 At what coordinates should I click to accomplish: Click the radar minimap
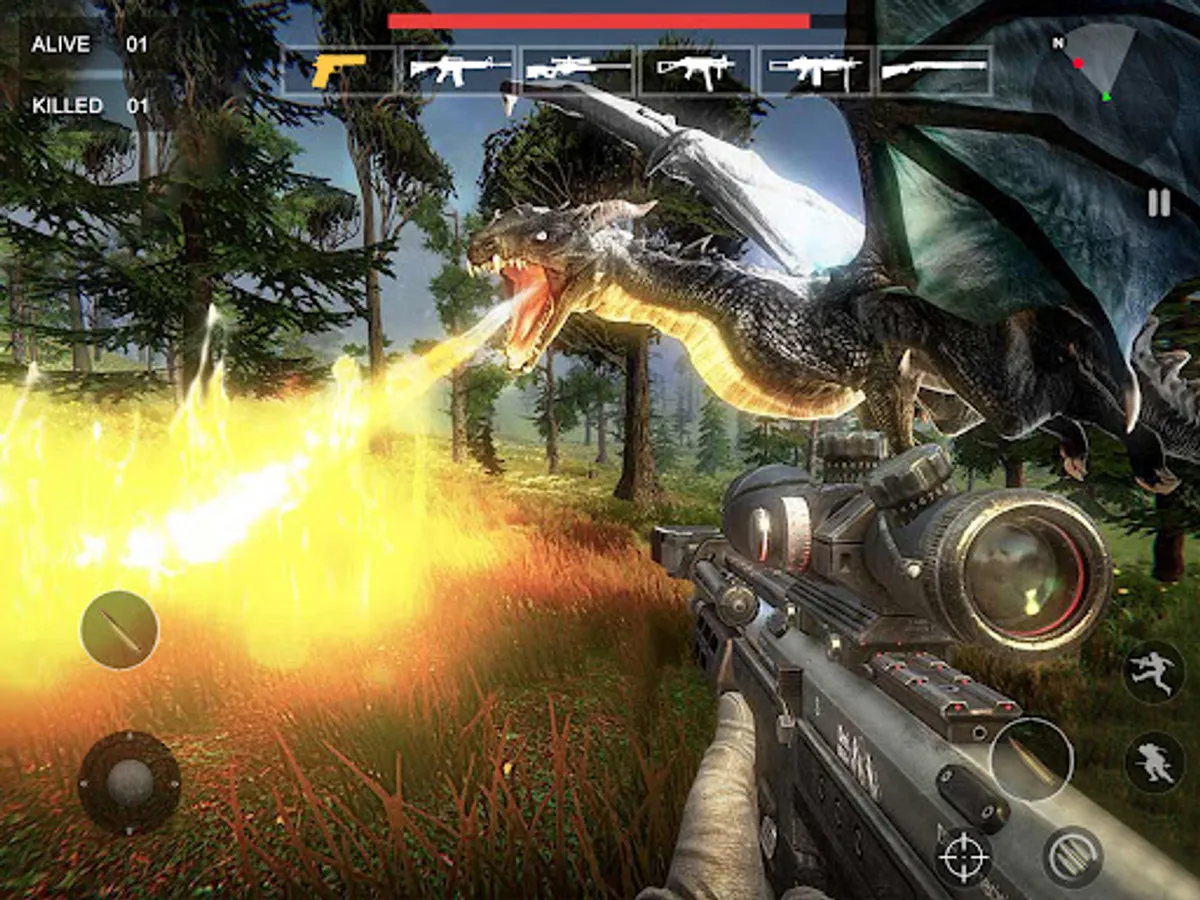[1095, 62]
